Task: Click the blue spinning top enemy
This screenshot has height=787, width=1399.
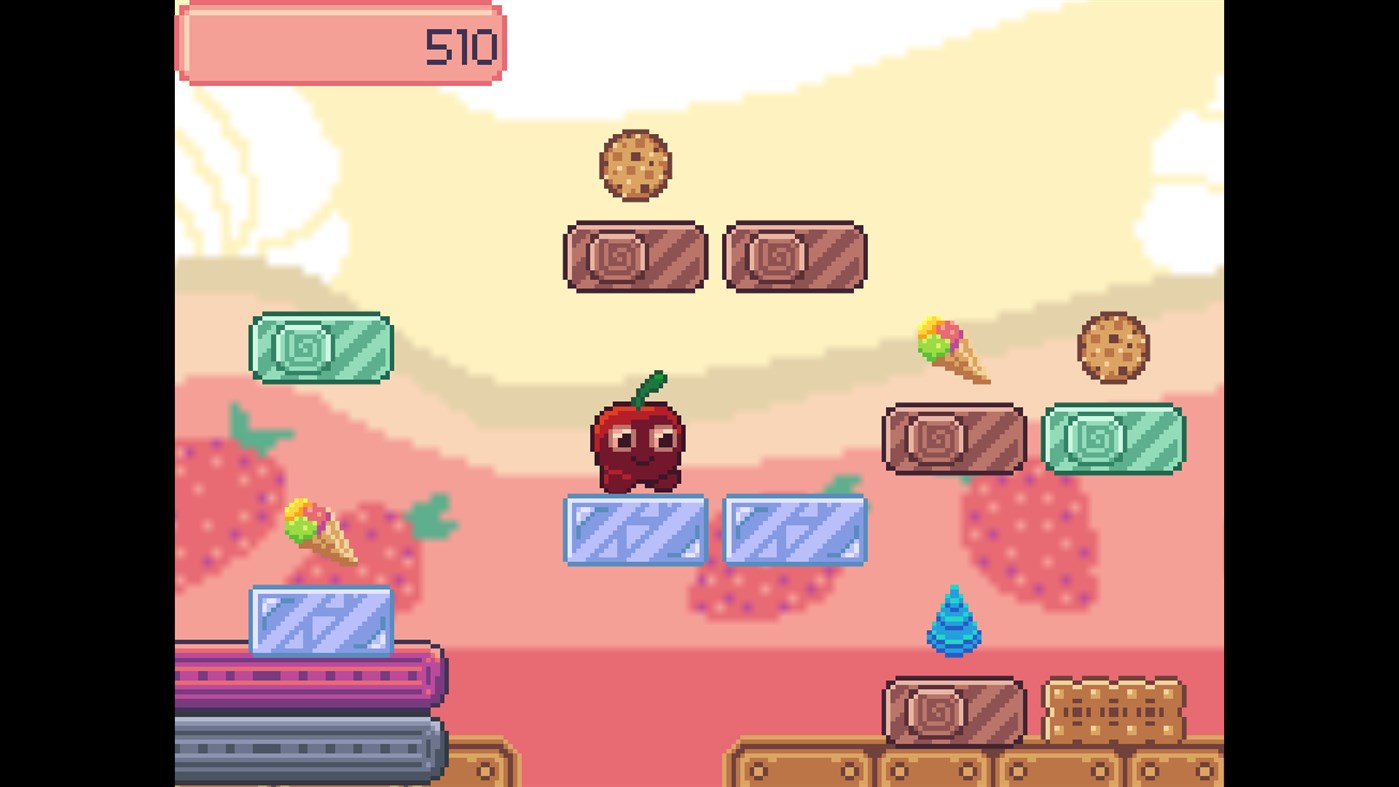Action: point(955,622)
